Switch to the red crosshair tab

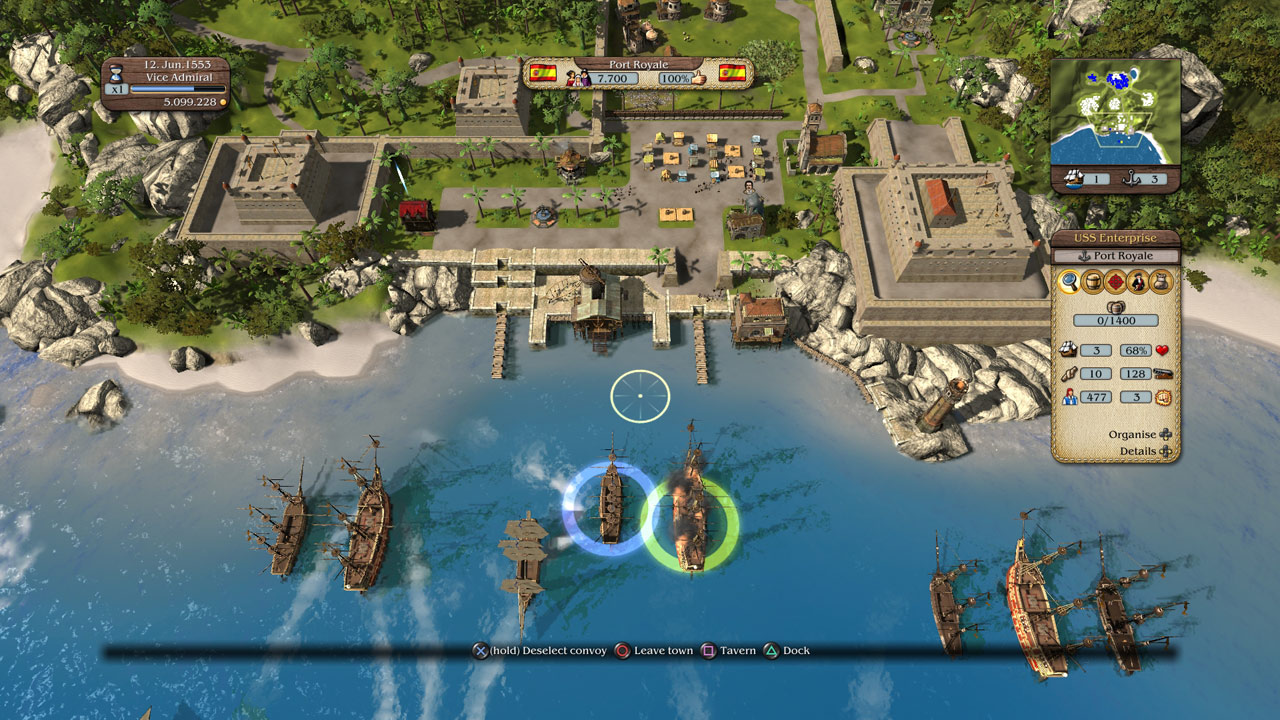click(x=1116, y=283)
